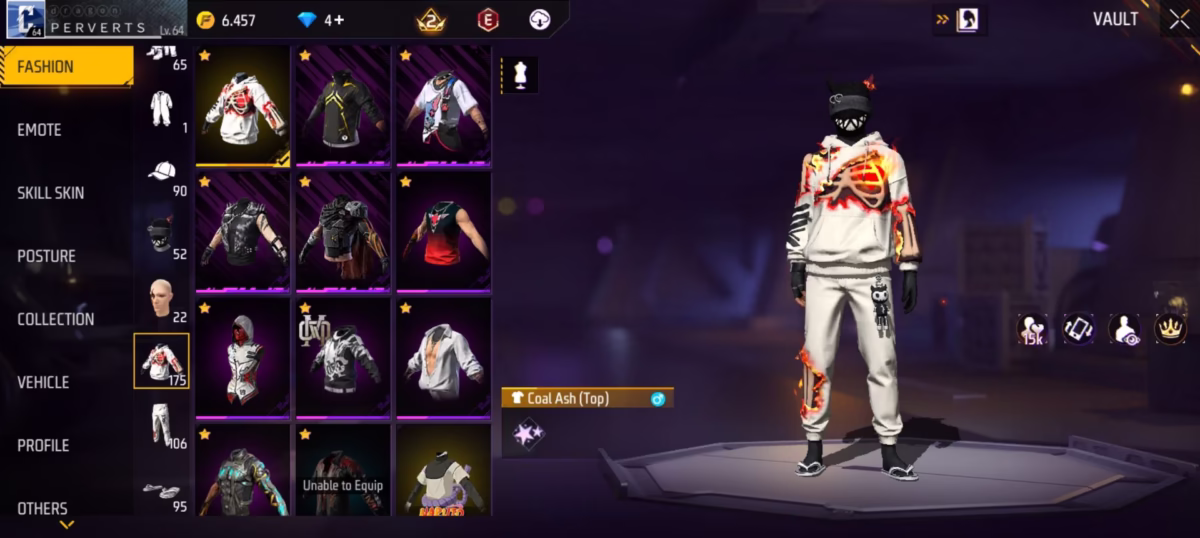
Task: Switch to the Skill Skin tab
Action: (x=51, y=193)
